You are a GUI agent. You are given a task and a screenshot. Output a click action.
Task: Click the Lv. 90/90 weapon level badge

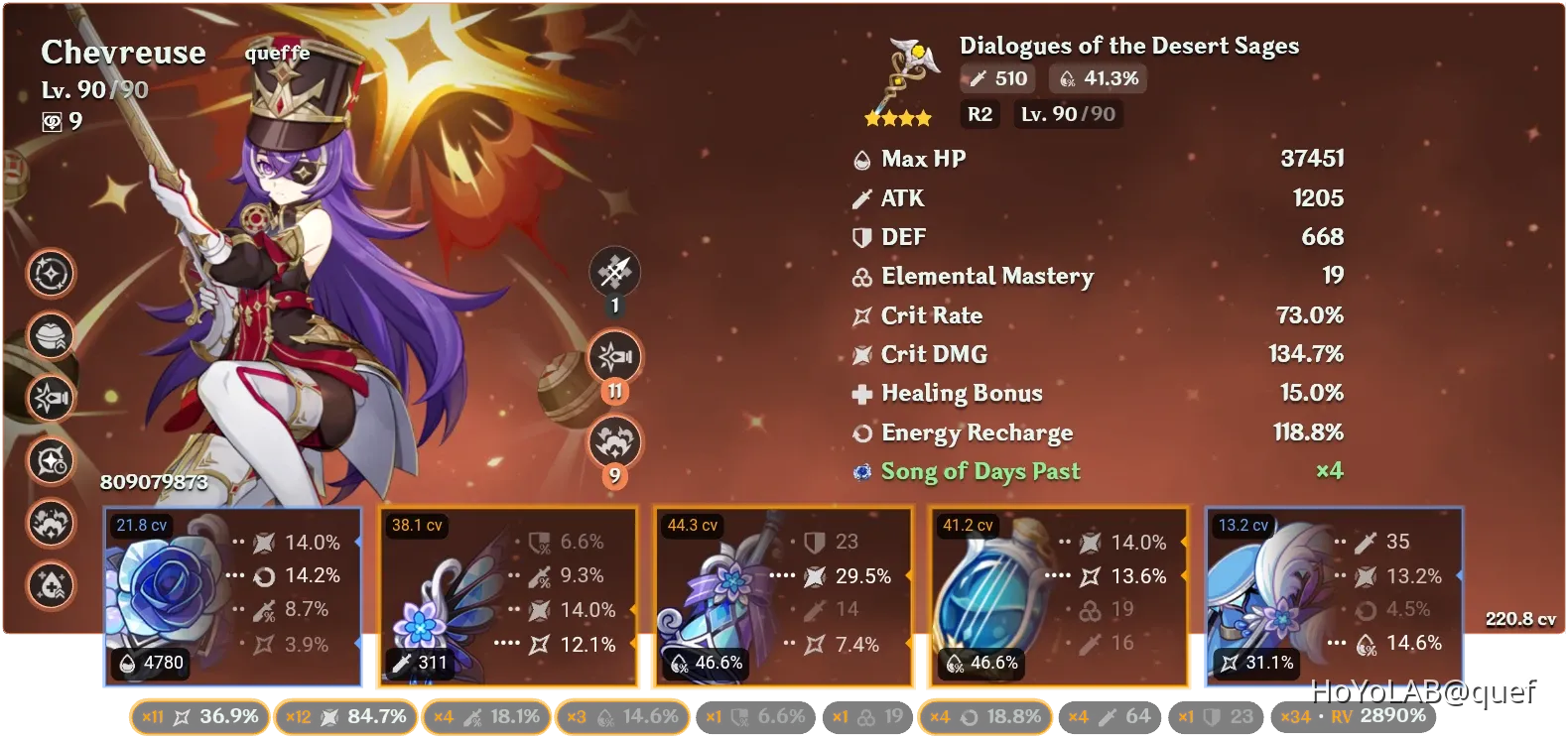click(x=1068, y=114)
